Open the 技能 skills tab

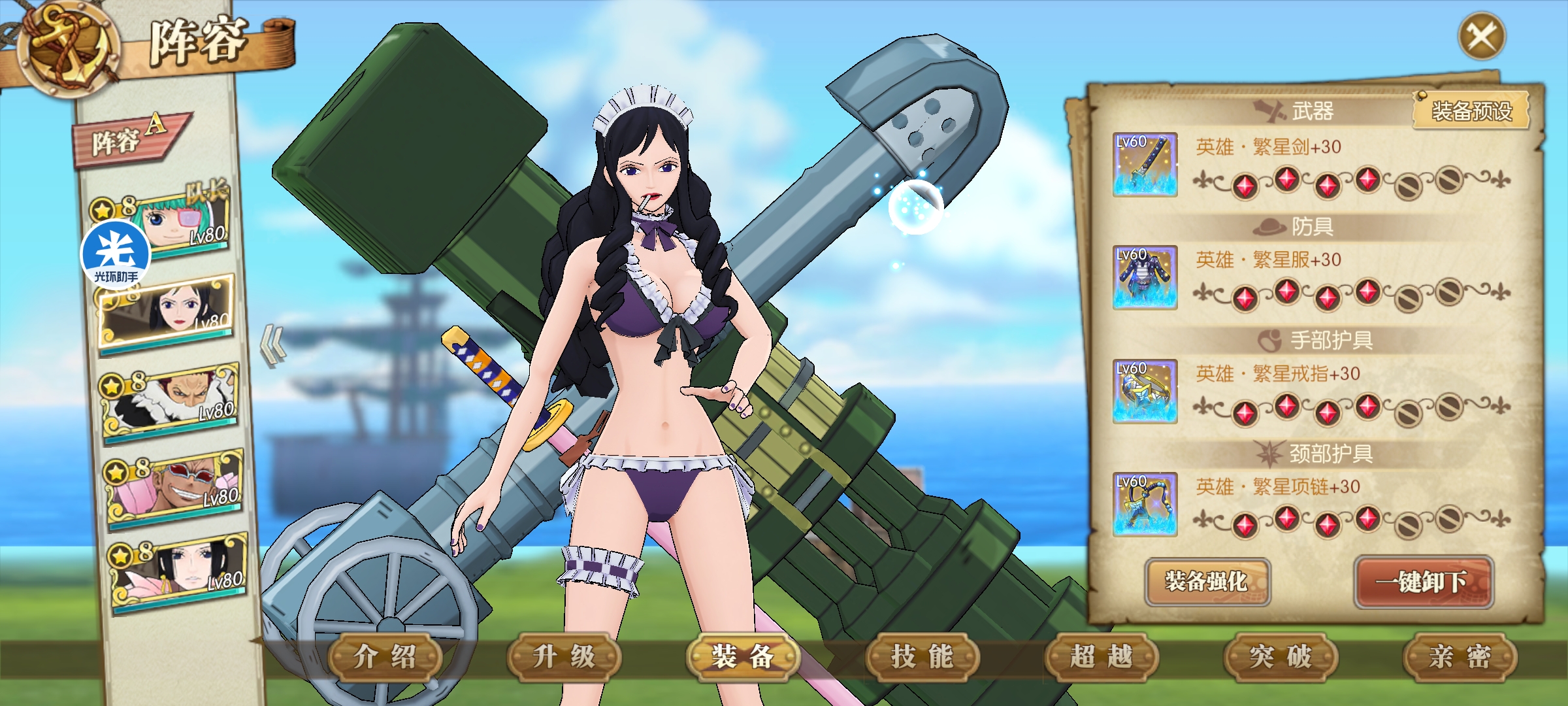(x=922, y=656)
